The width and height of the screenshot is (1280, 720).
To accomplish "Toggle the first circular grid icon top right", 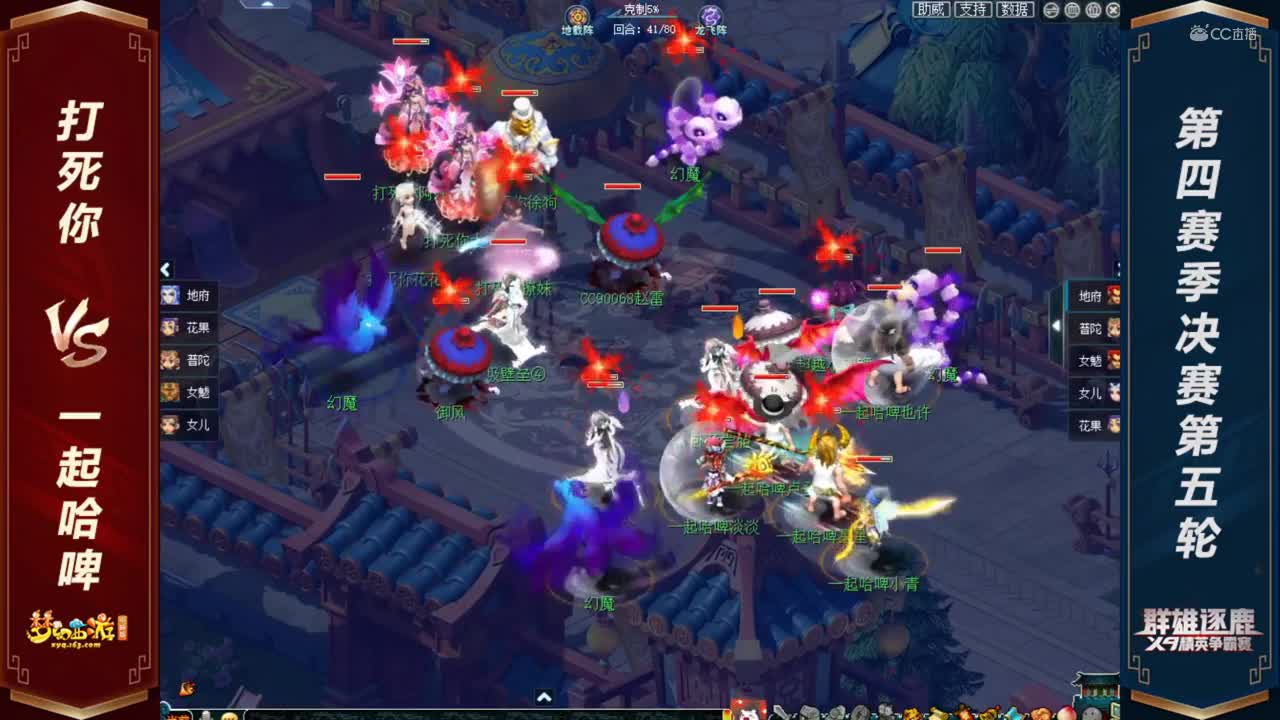I will 1072,10.
